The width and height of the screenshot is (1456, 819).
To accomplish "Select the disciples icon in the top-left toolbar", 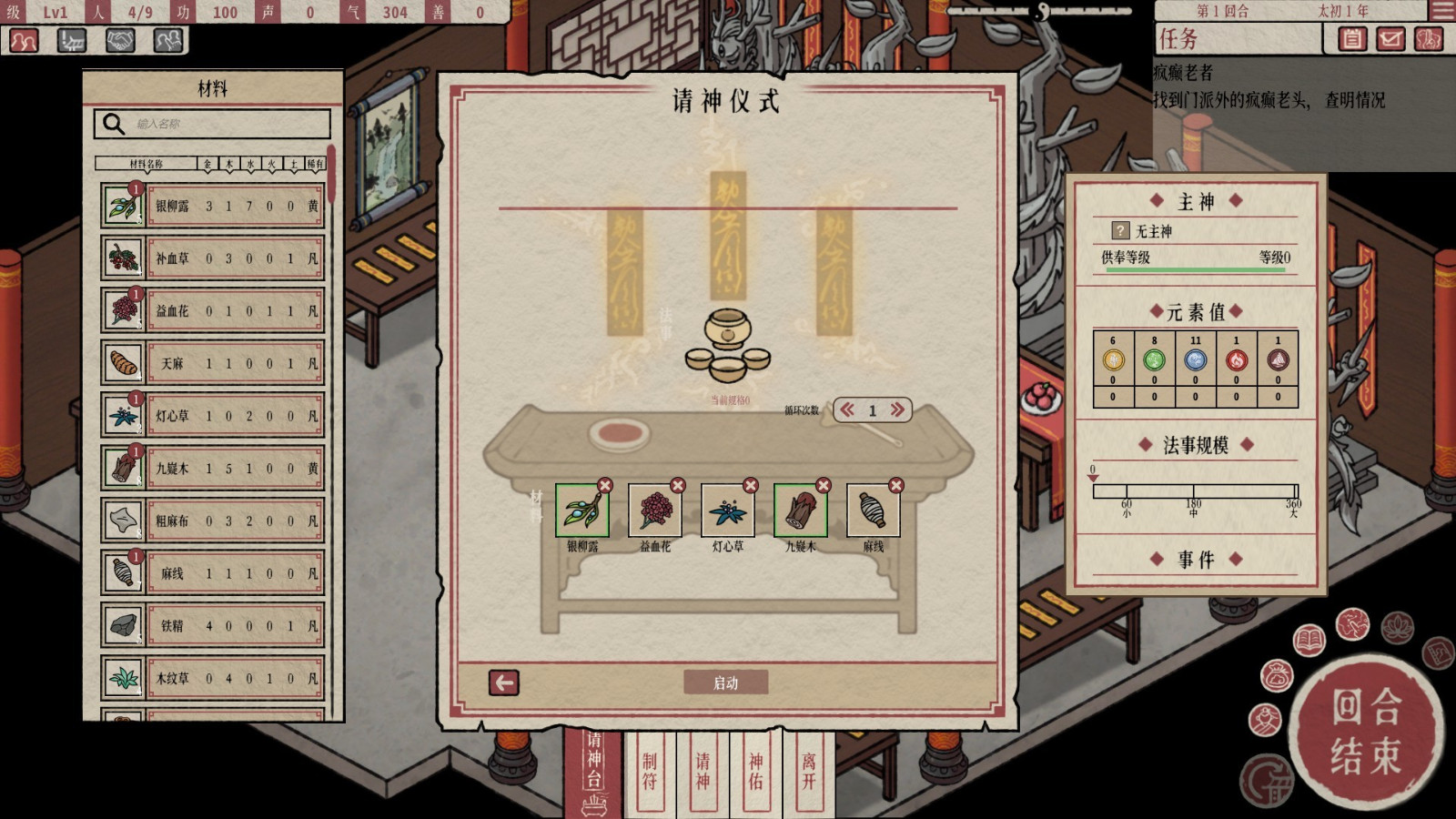I will coord(22,42).
